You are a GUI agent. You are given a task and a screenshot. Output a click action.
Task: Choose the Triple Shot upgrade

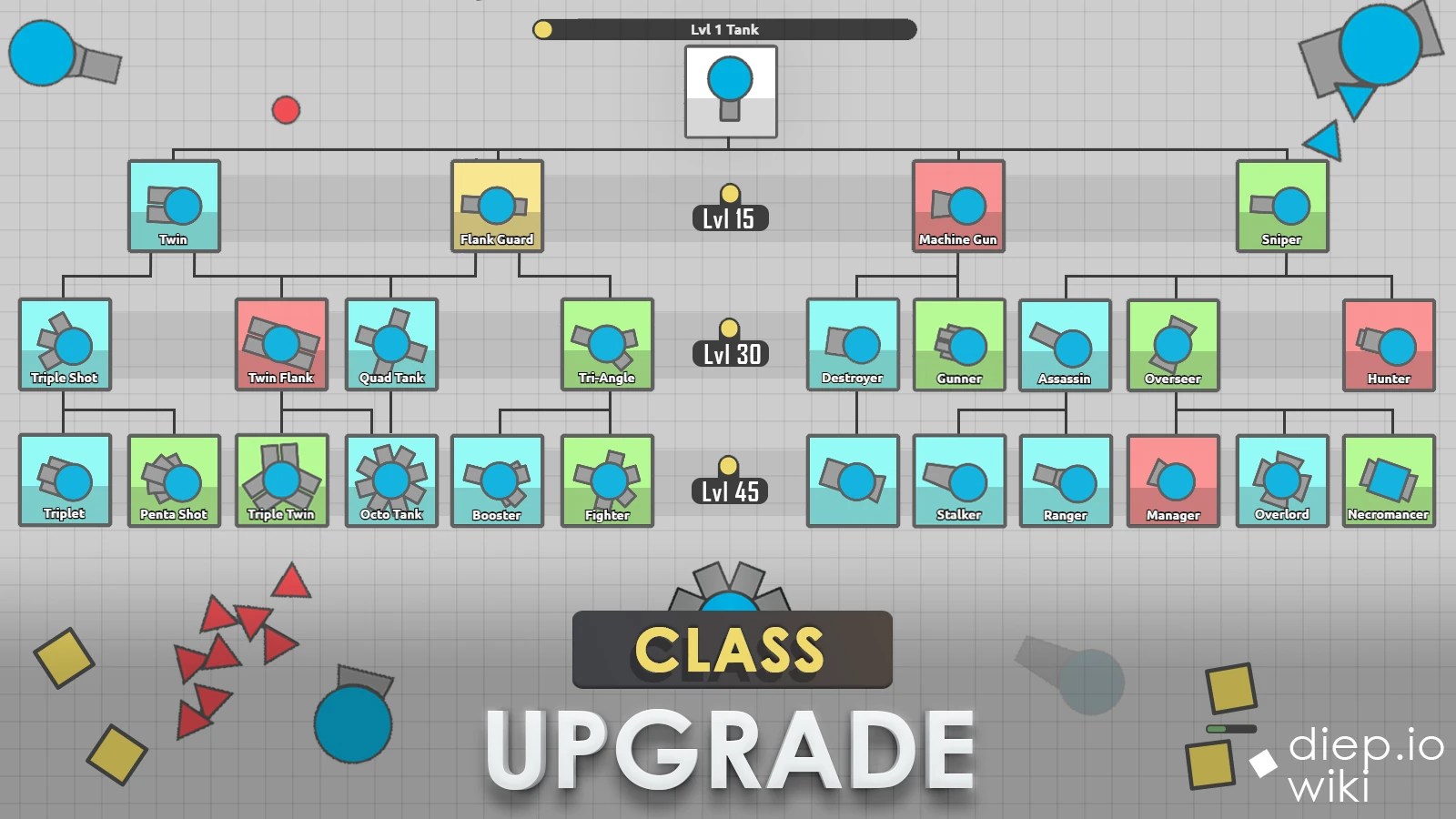pyautogui.click(x=66, y=344)
